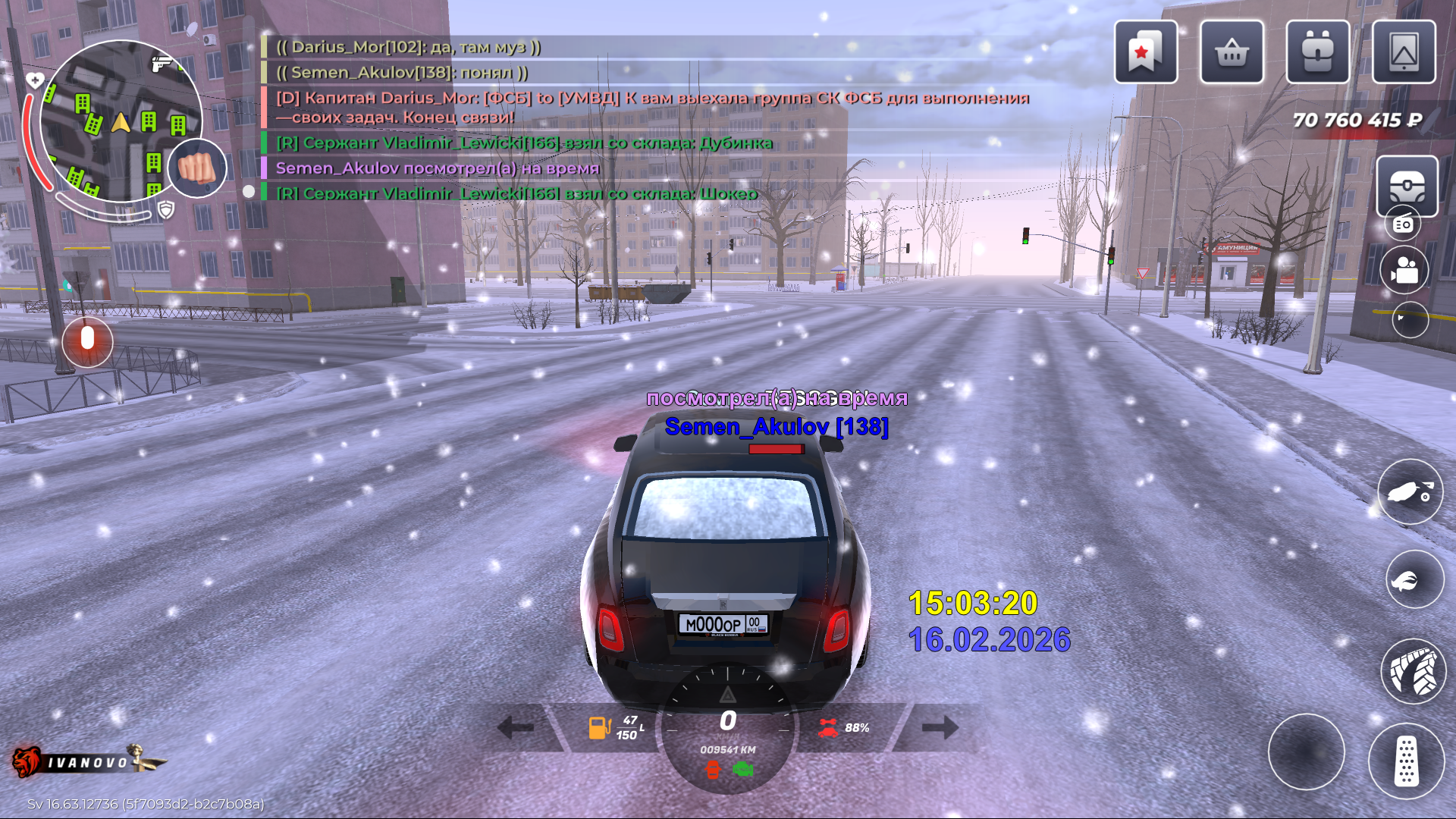This screenshot has width=1456, height=819.
Task: Click the minimap
Action: point(121,121)
